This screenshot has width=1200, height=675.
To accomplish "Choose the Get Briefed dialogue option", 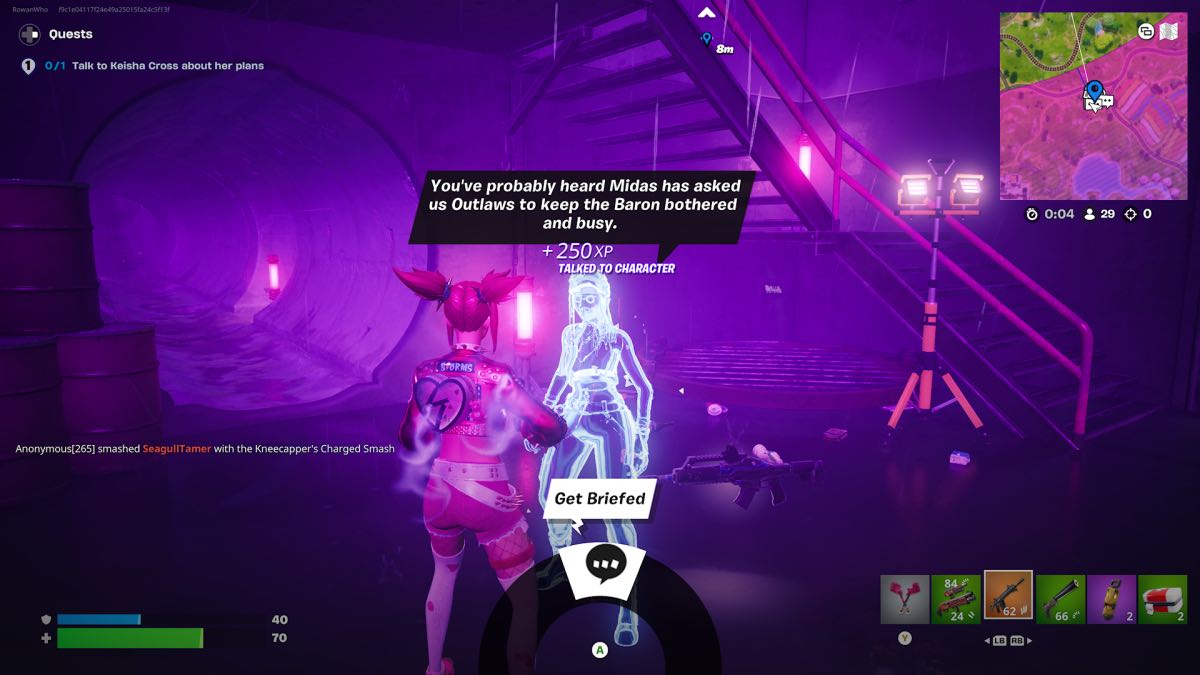I will pyautogui.click(x=600, y=498).
